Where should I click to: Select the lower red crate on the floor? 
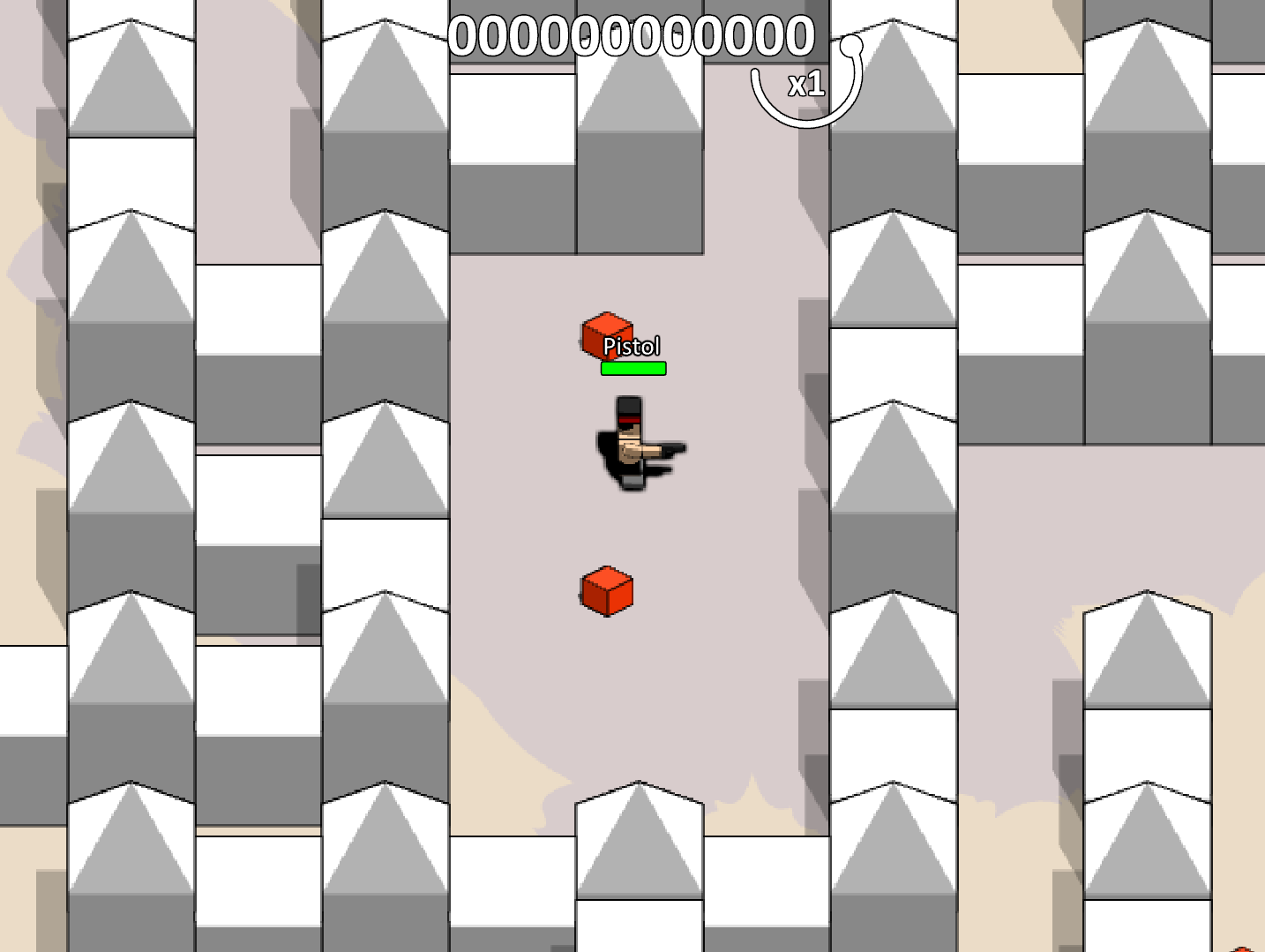[x=605, y=592]
